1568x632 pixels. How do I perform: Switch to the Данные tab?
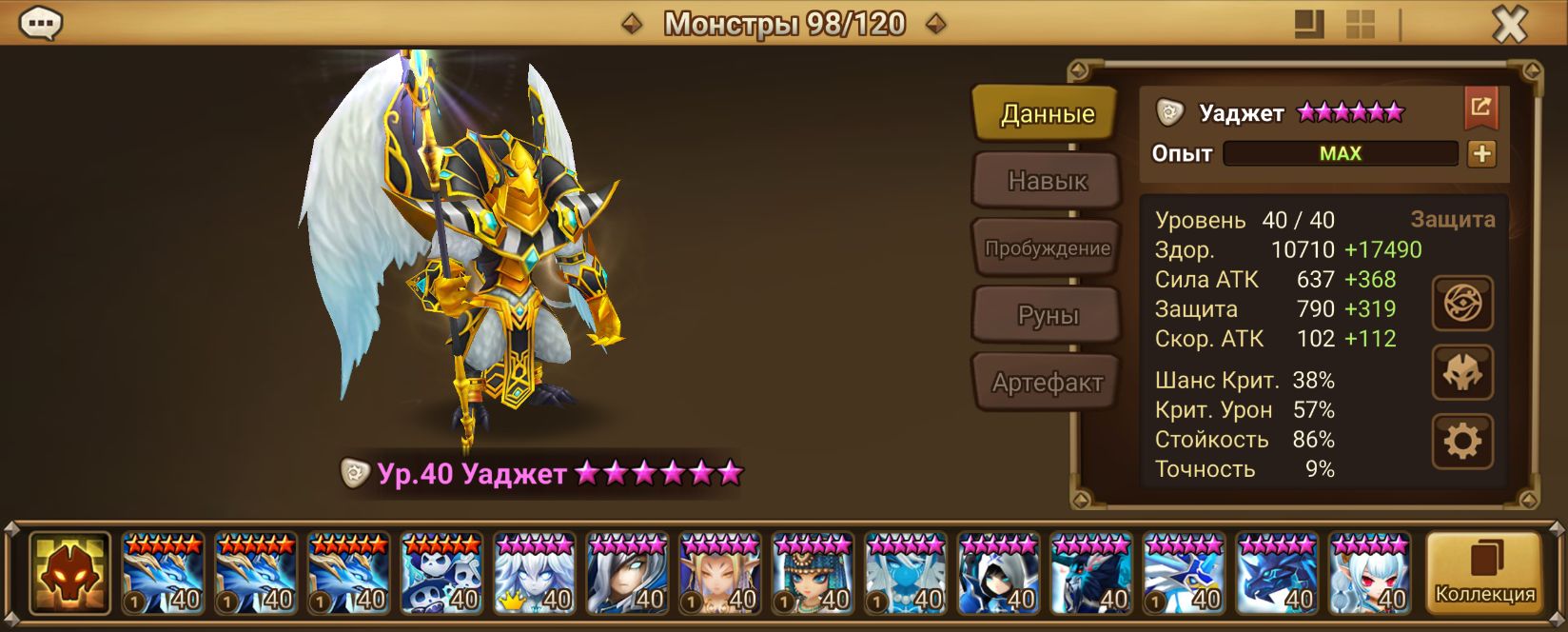(x=1046, y=114)
